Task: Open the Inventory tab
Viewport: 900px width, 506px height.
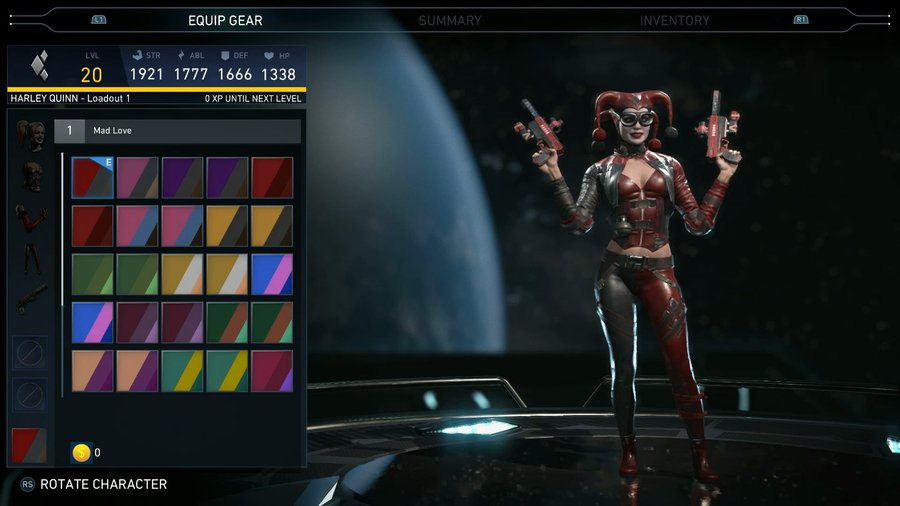Action: tap(674, 20)
